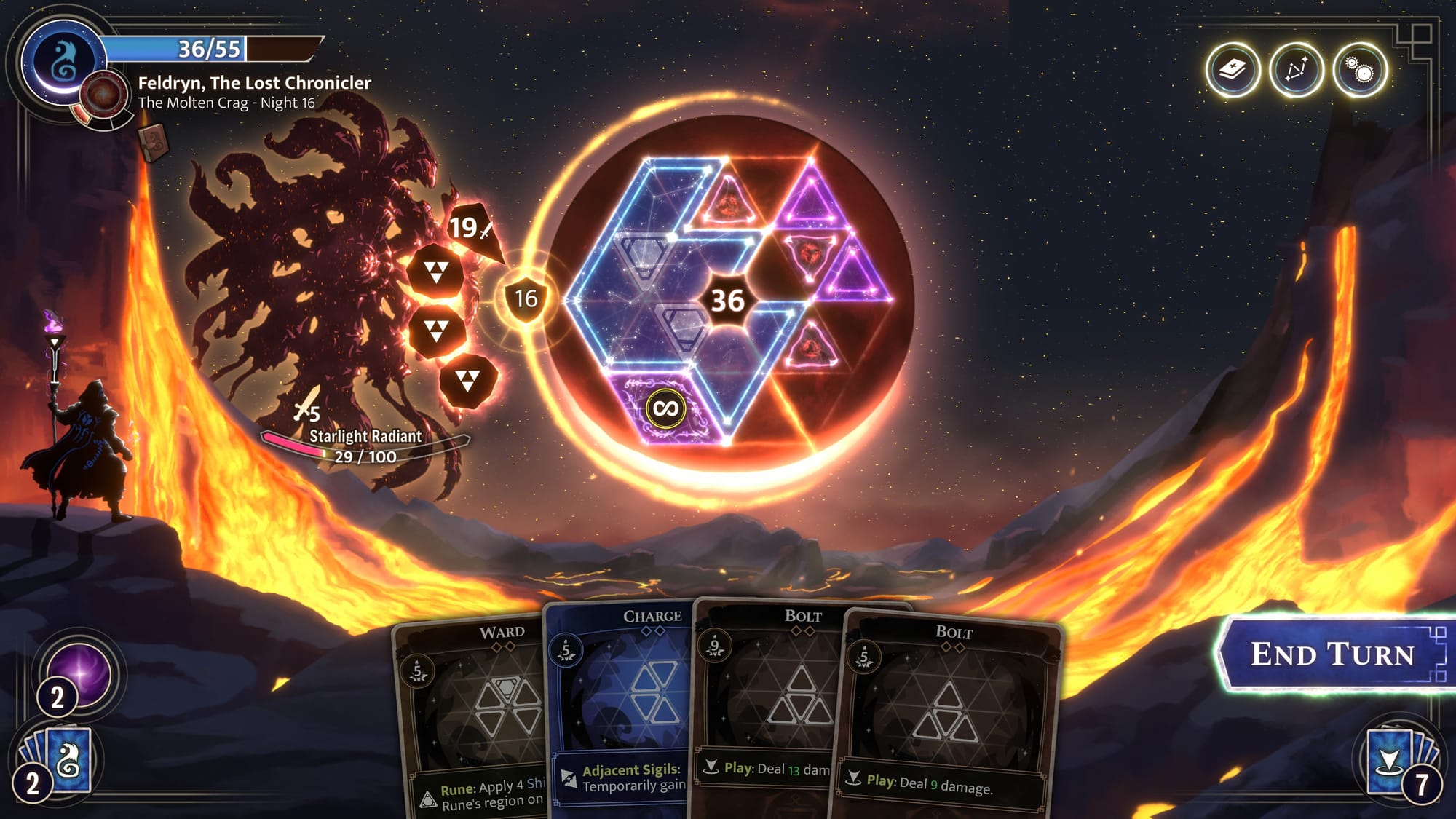
Task: End the current turn
Action: coord(1332,654)
